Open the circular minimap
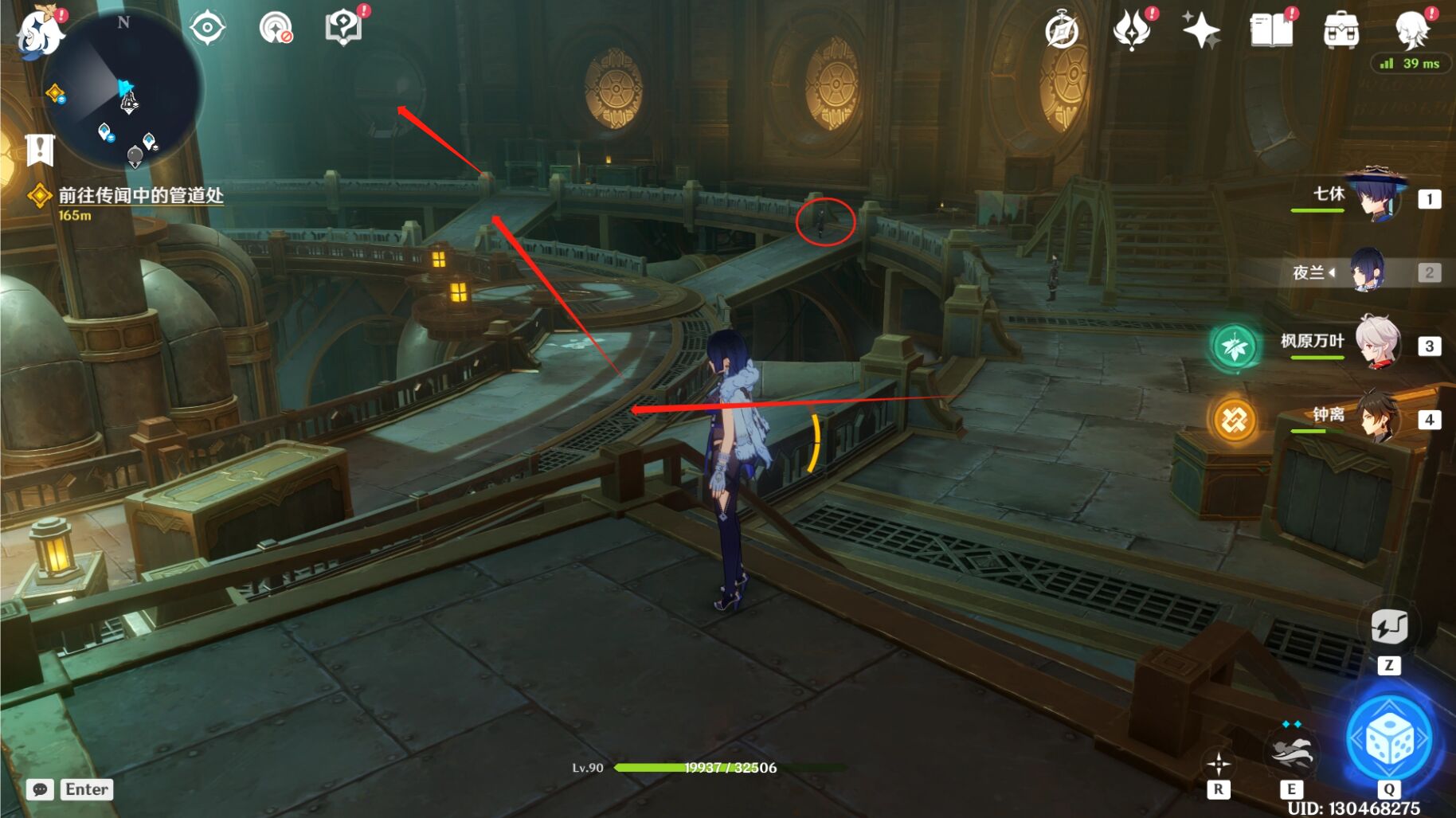The width and height of the screenshot is (1456, 818). 123,88
